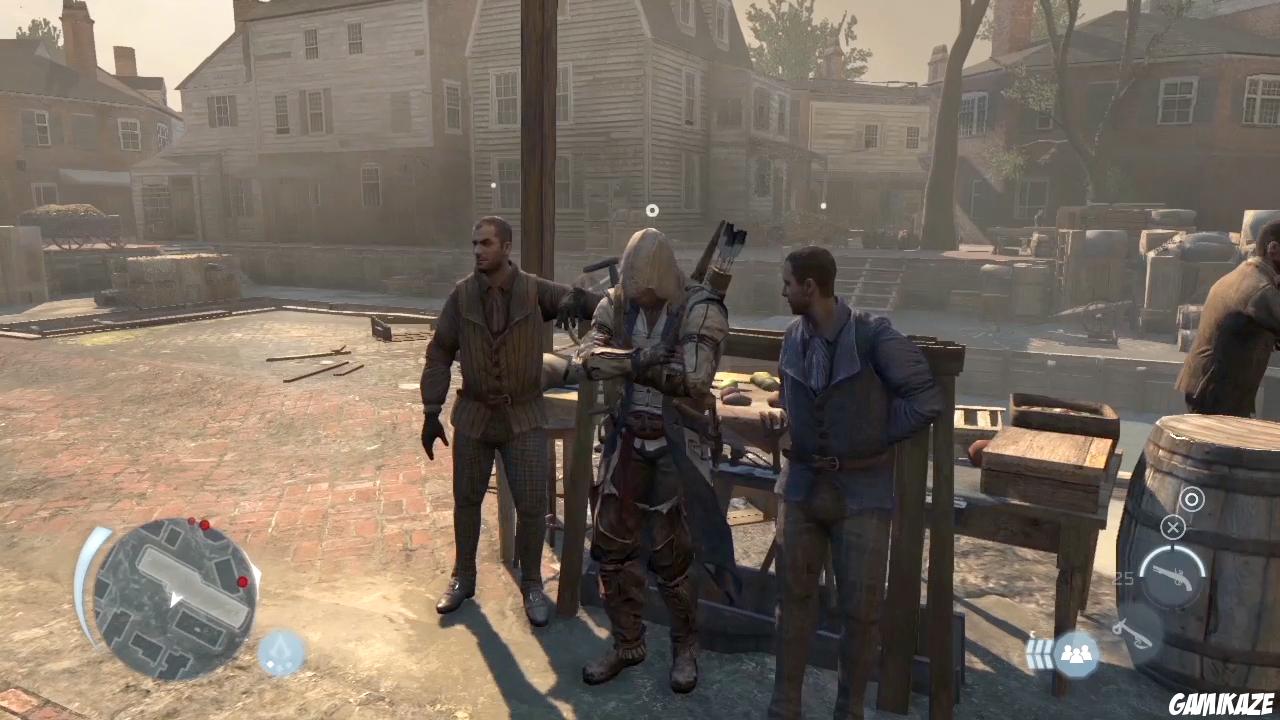Screen dimensions: 1280x720
Task: Click the circle button prompt above the weapon wheel
Action: (1192, 500)
